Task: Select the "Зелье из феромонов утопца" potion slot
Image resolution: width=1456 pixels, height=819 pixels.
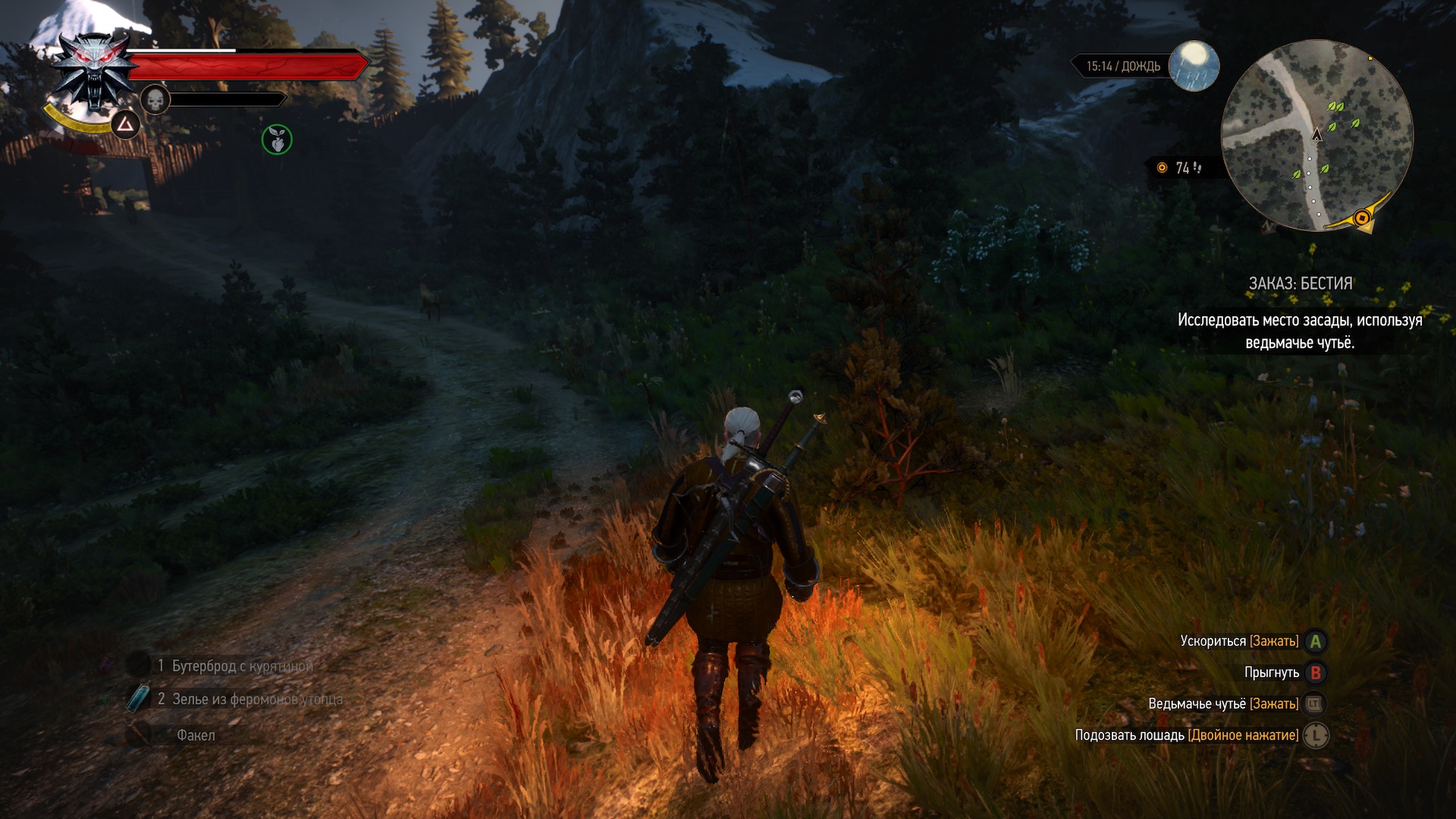Action: (250, 699)
